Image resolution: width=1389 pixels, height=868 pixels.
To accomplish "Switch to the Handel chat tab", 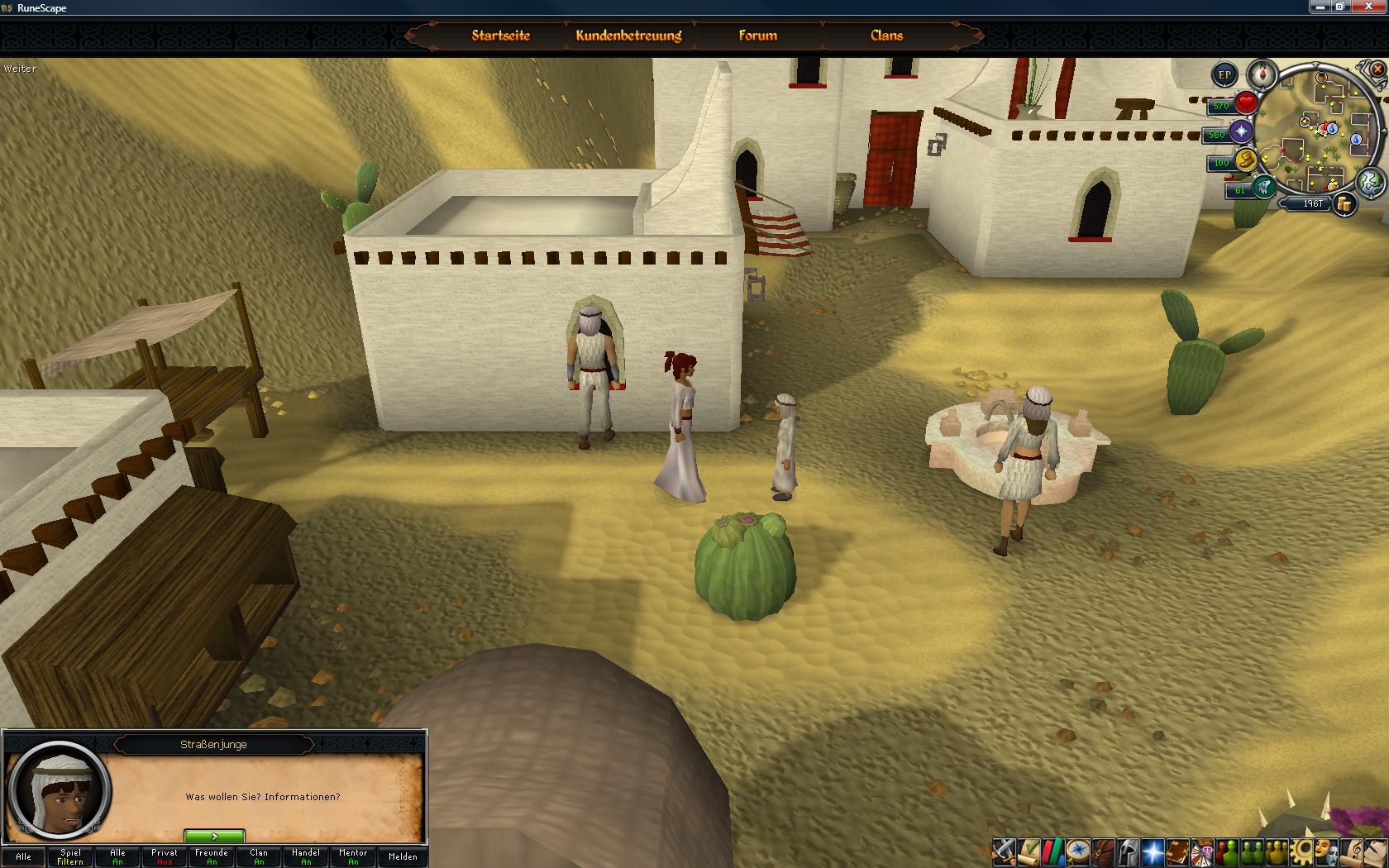I will tap(306, 856).
